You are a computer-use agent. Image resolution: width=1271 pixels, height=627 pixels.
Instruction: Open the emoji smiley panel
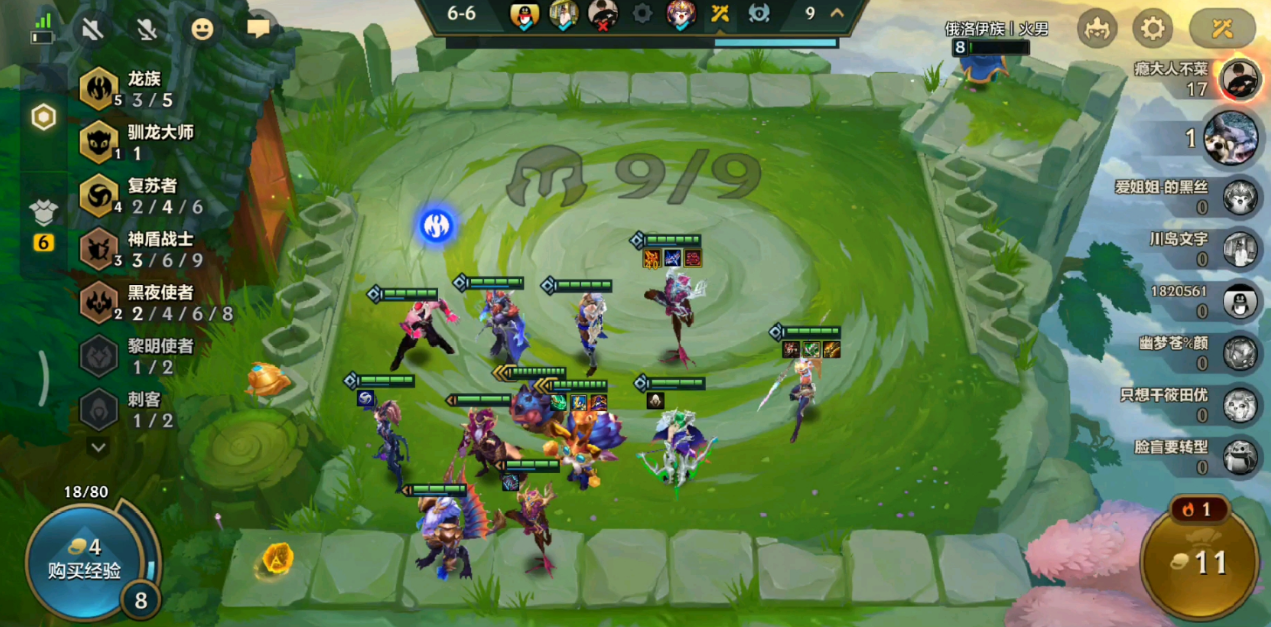coord(203,29)
